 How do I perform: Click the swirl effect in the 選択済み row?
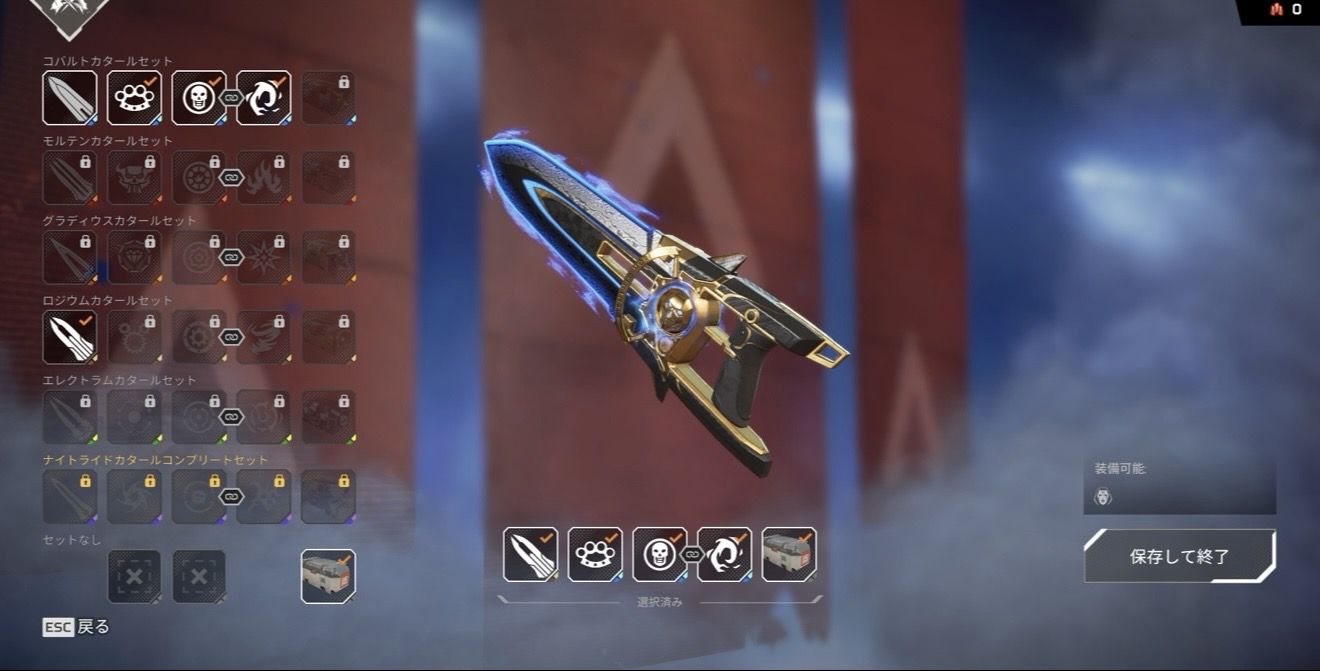click(x=725, y=554)
